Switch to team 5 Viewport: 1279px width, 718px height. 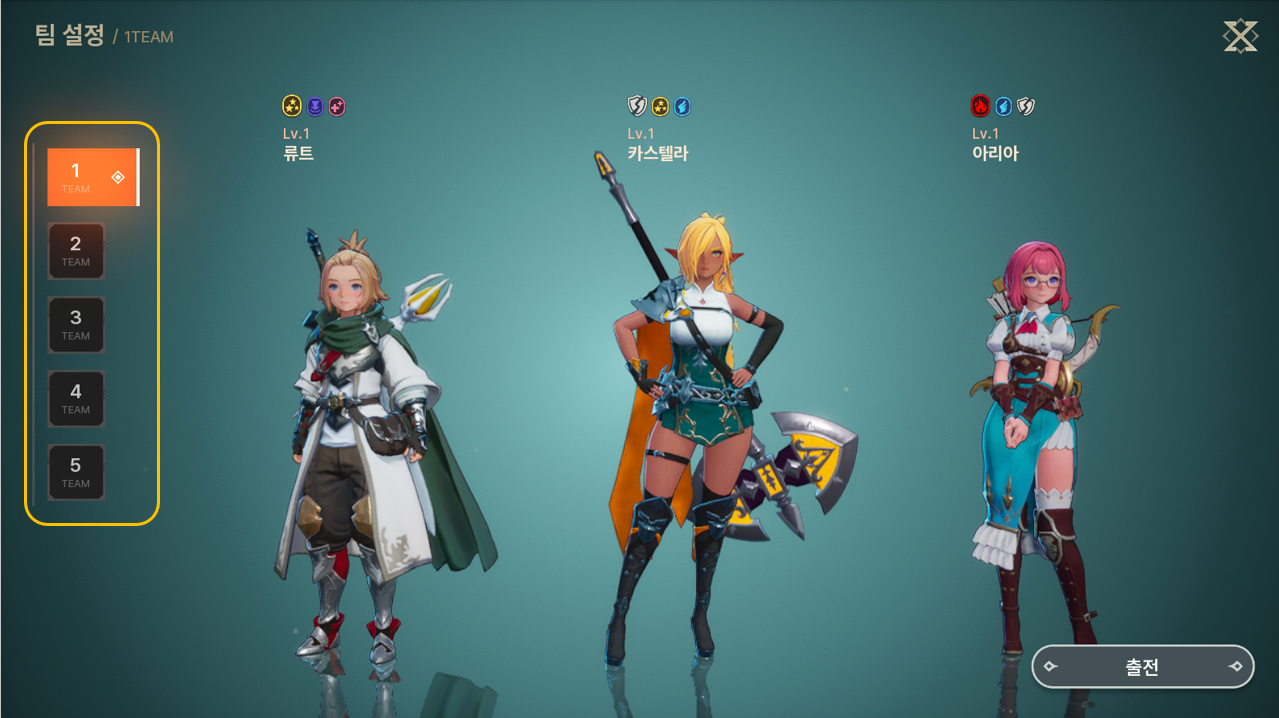(x=76, y=473)
